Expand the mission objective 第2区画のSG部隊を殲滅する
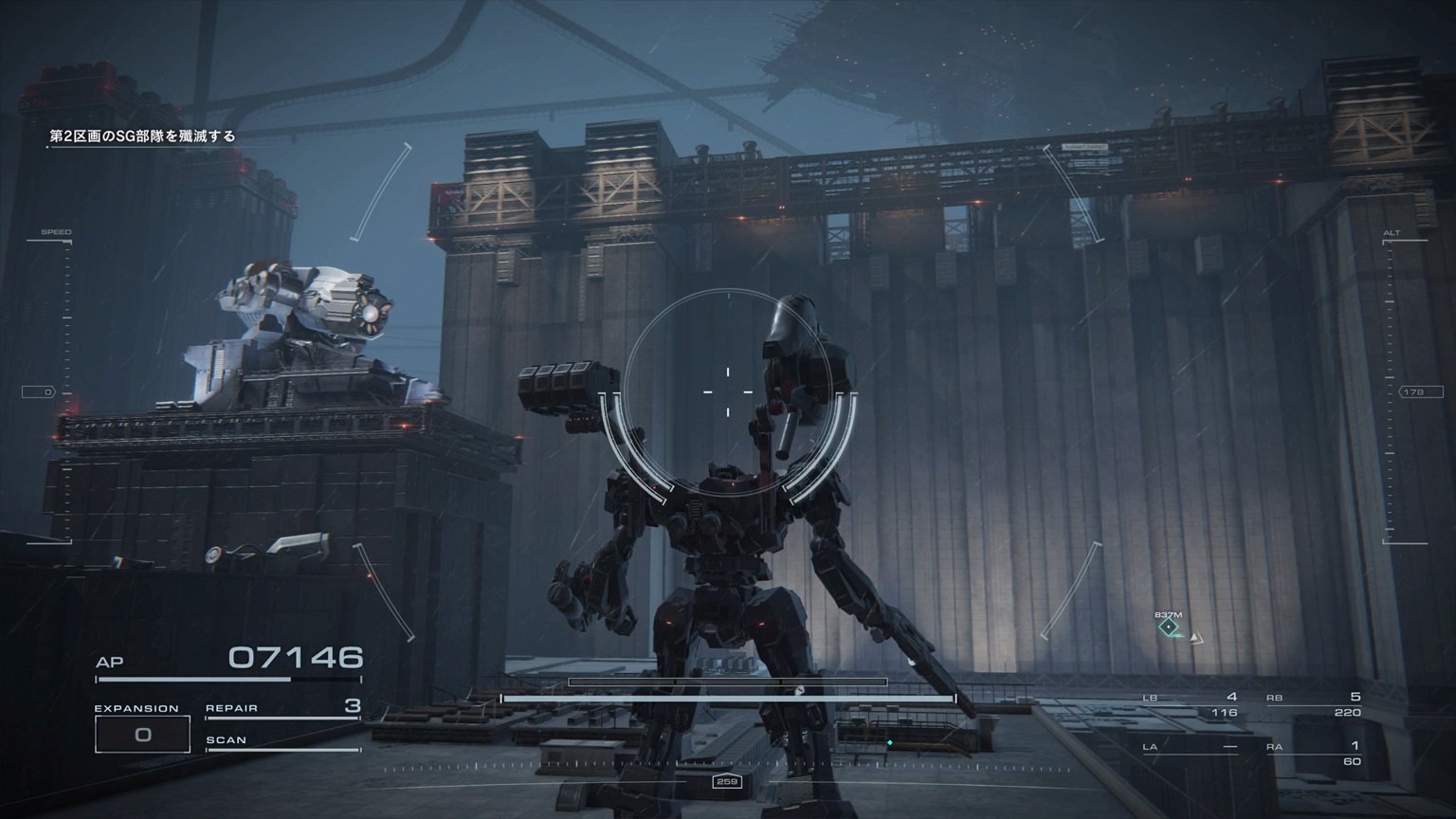The width and height of the screenshot is (1456, 819). (142, 136)
